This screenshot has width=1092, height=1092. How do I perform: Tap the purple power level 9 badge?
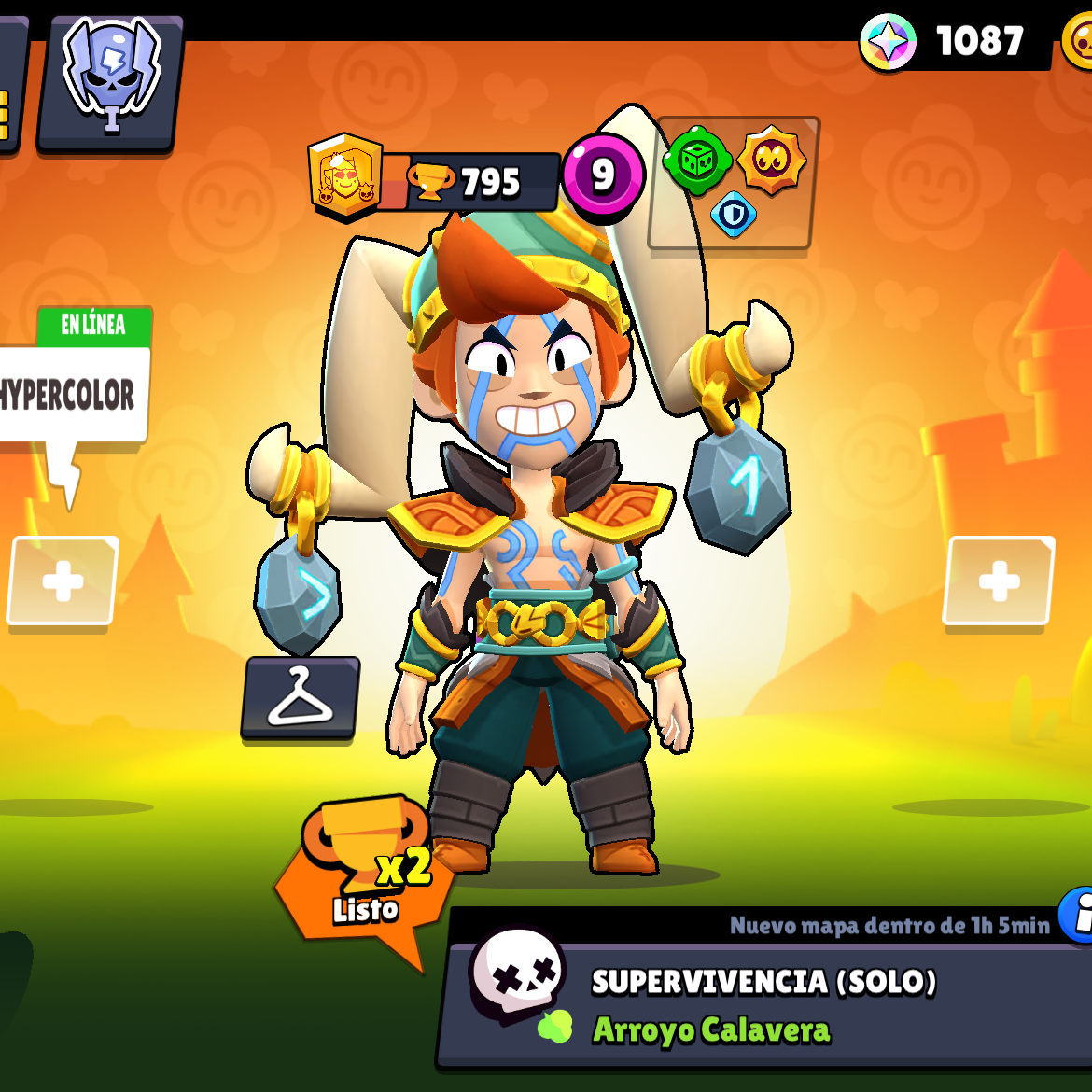[603, 175]
